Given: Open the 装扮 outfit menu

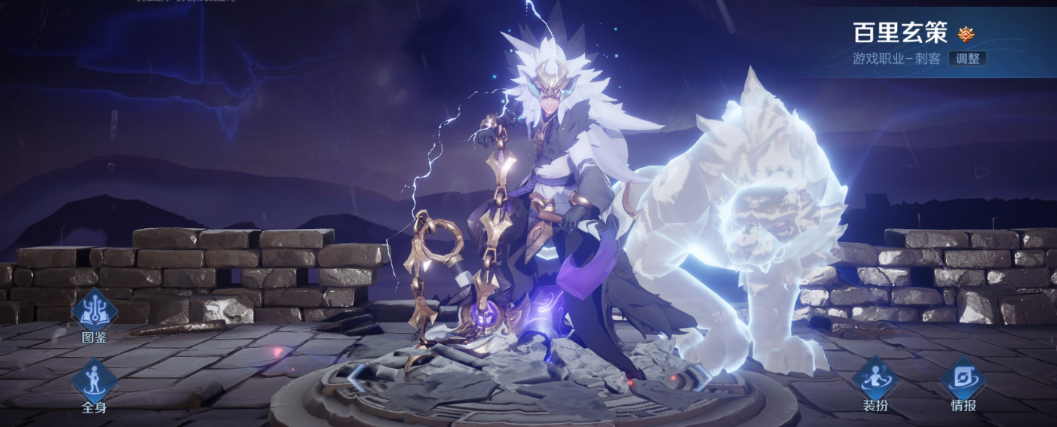Looking at the screenshot, I should [x=875, y=380].
